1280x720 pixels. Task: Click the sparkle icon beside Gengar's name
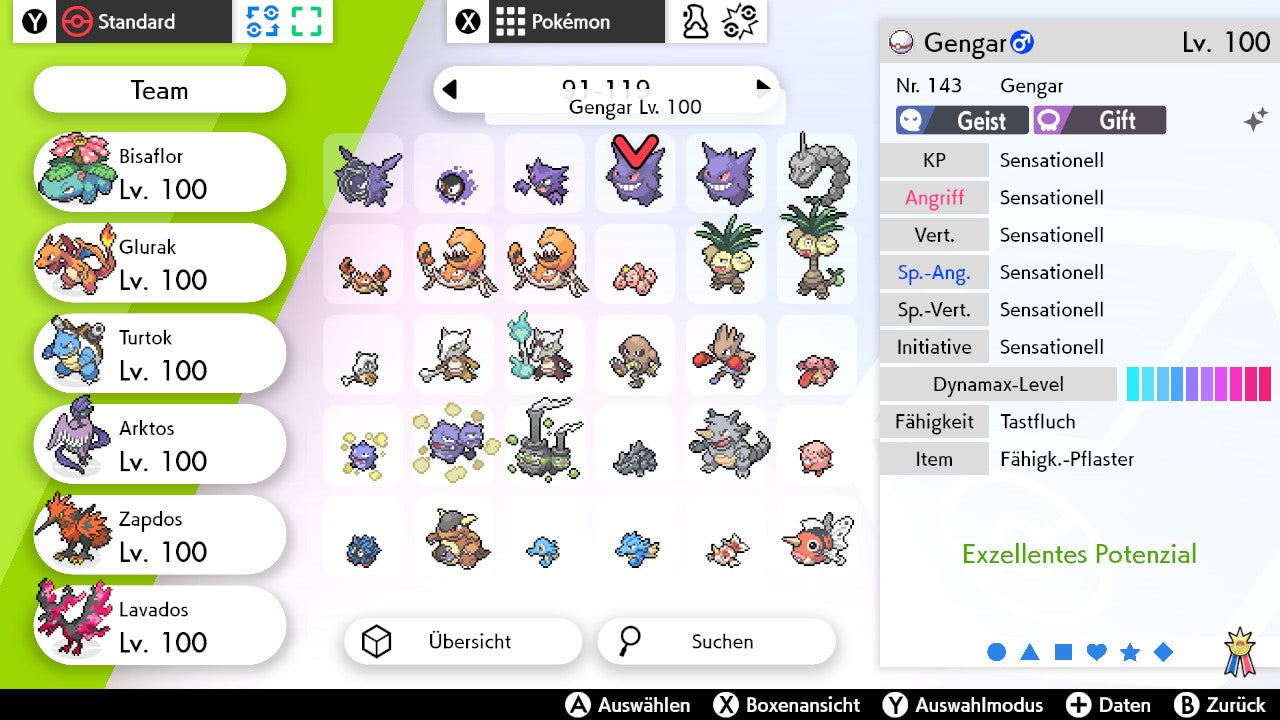1253,120
